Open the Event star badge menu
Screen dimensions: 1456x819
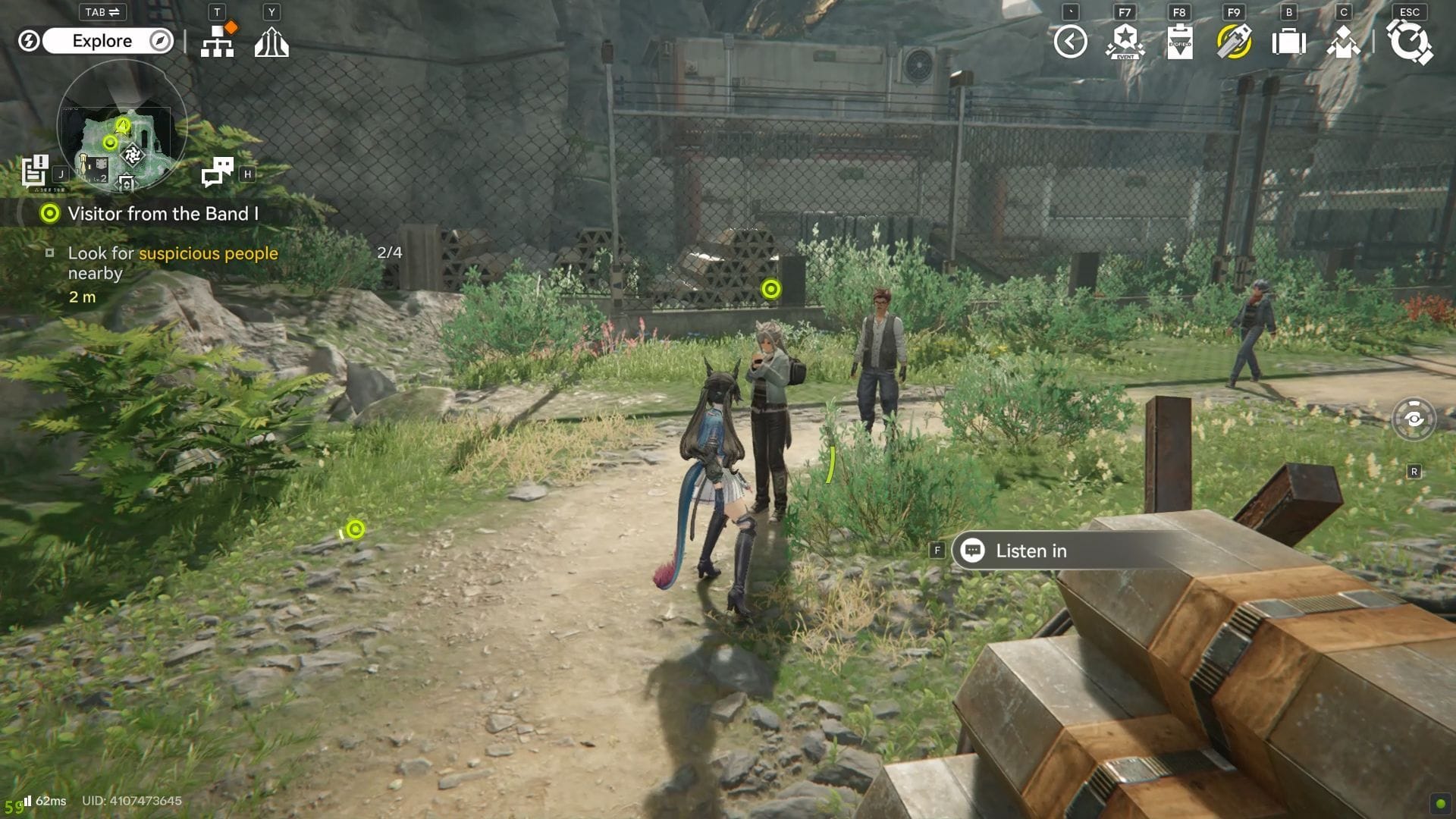pos(1125,42)
